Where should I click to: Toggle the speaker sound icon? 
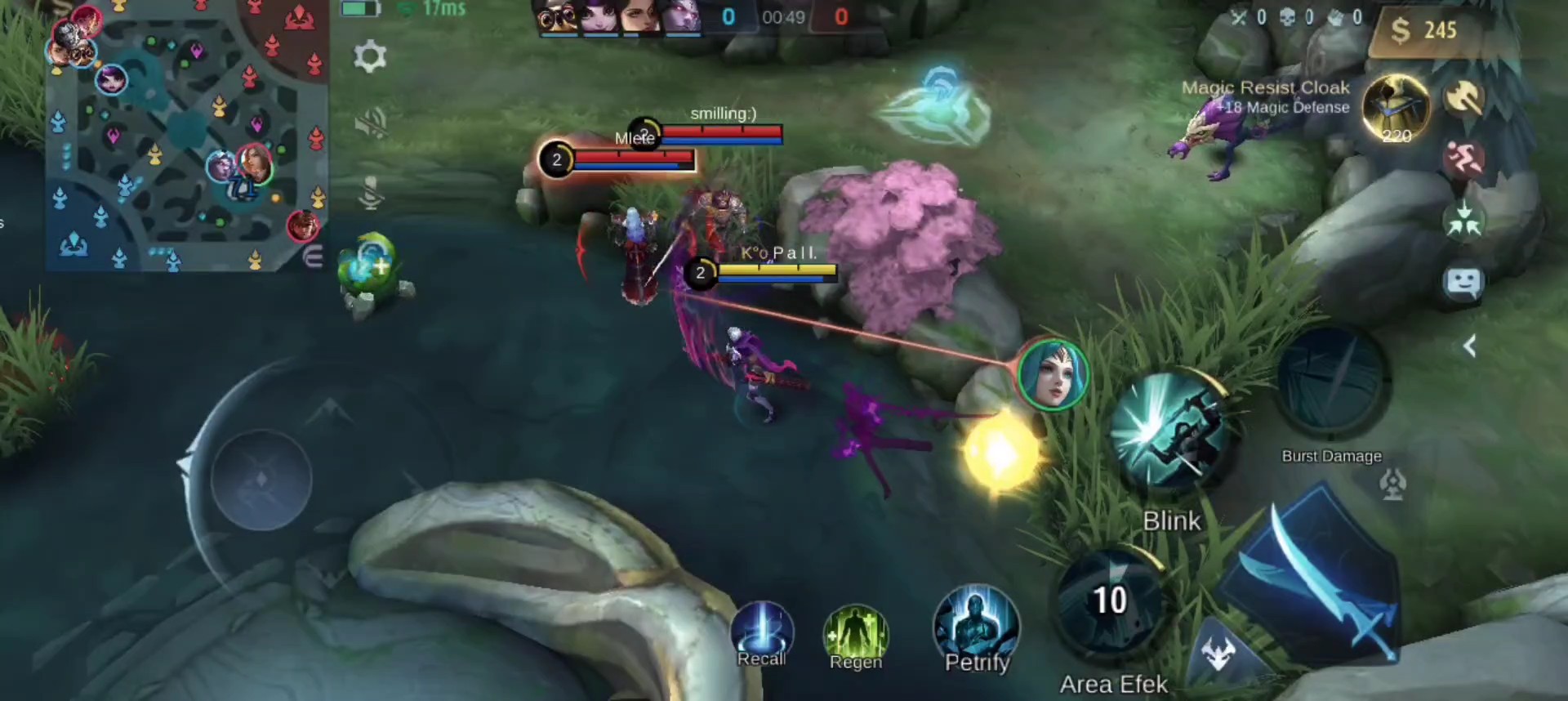click(372, 124)
